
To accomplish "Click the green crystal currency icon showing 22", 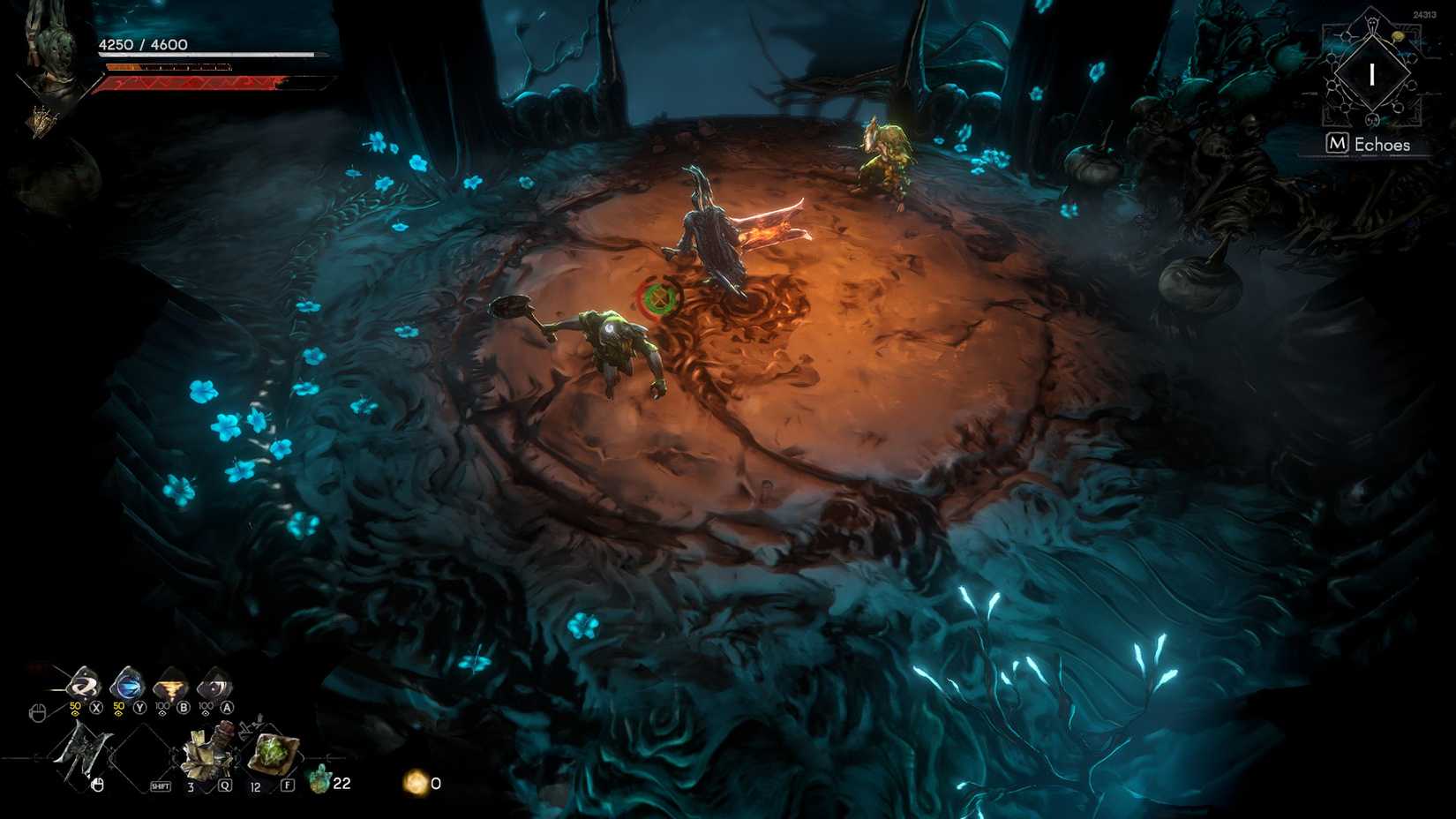I will tap(319, 781).
